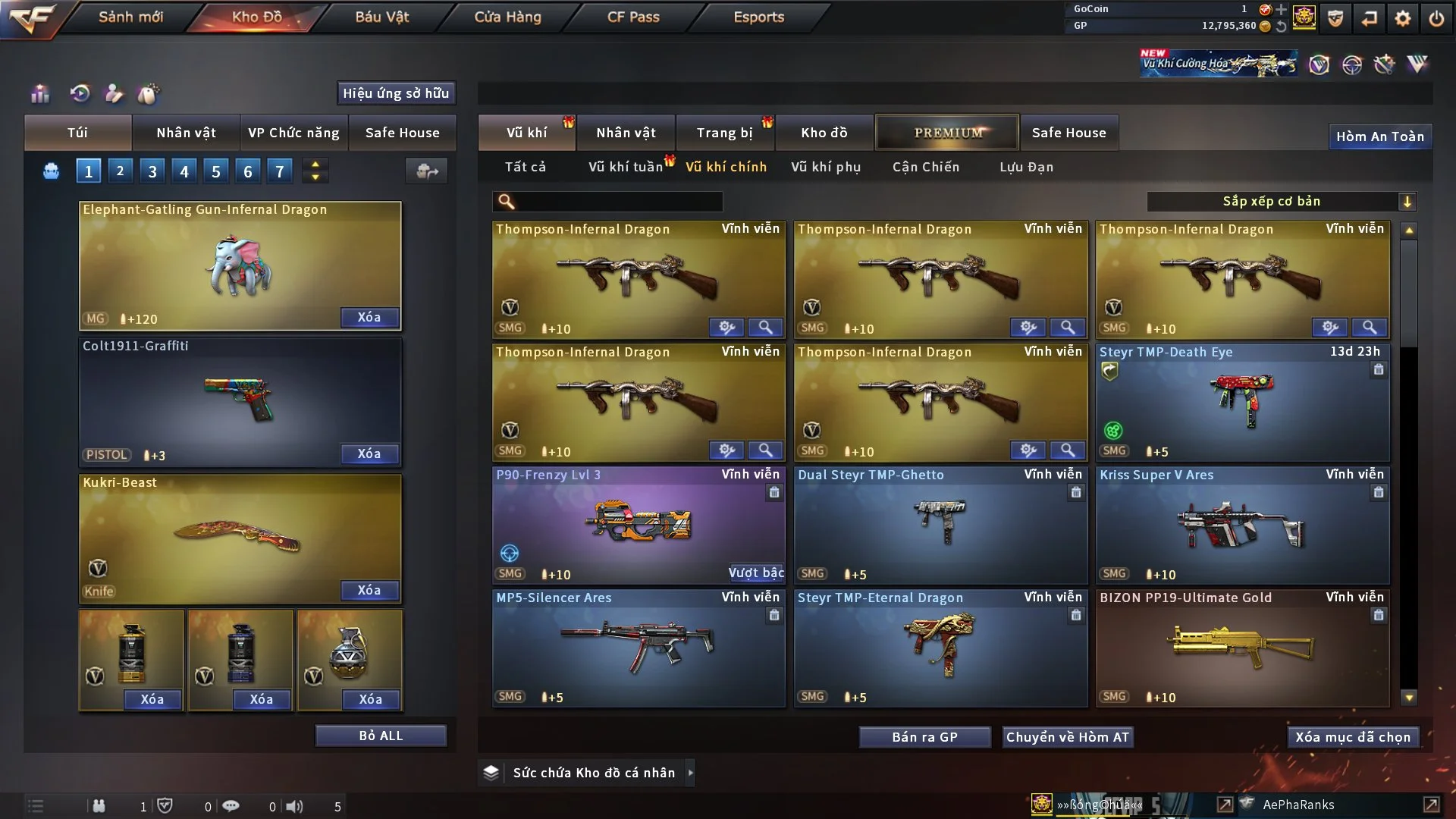Select the P90-Frenzy Lvl 3 weapon
1456x819 pixels.
pos(639,525)
